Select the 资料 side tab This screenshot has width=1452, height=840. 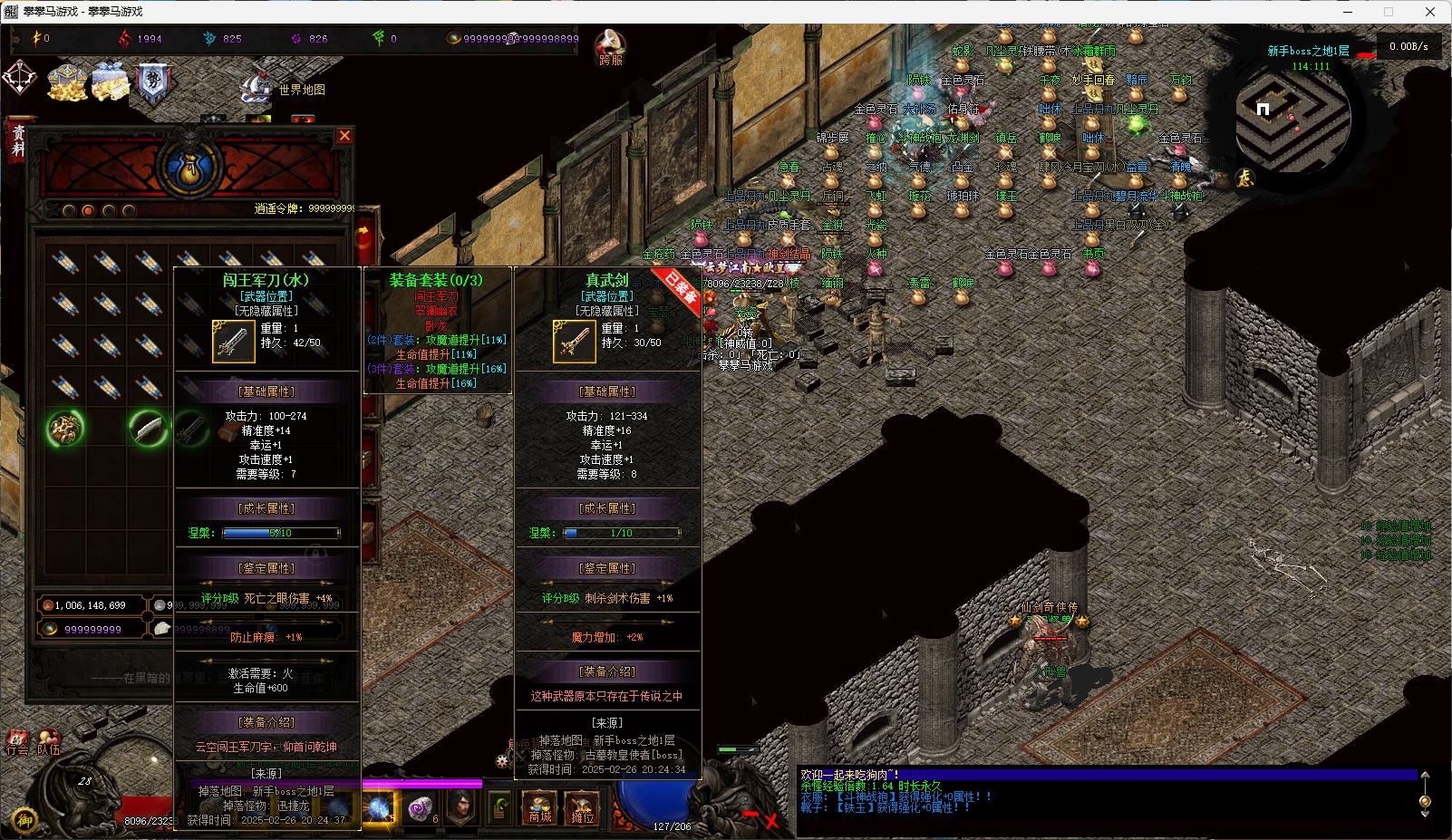click(17, 140)
